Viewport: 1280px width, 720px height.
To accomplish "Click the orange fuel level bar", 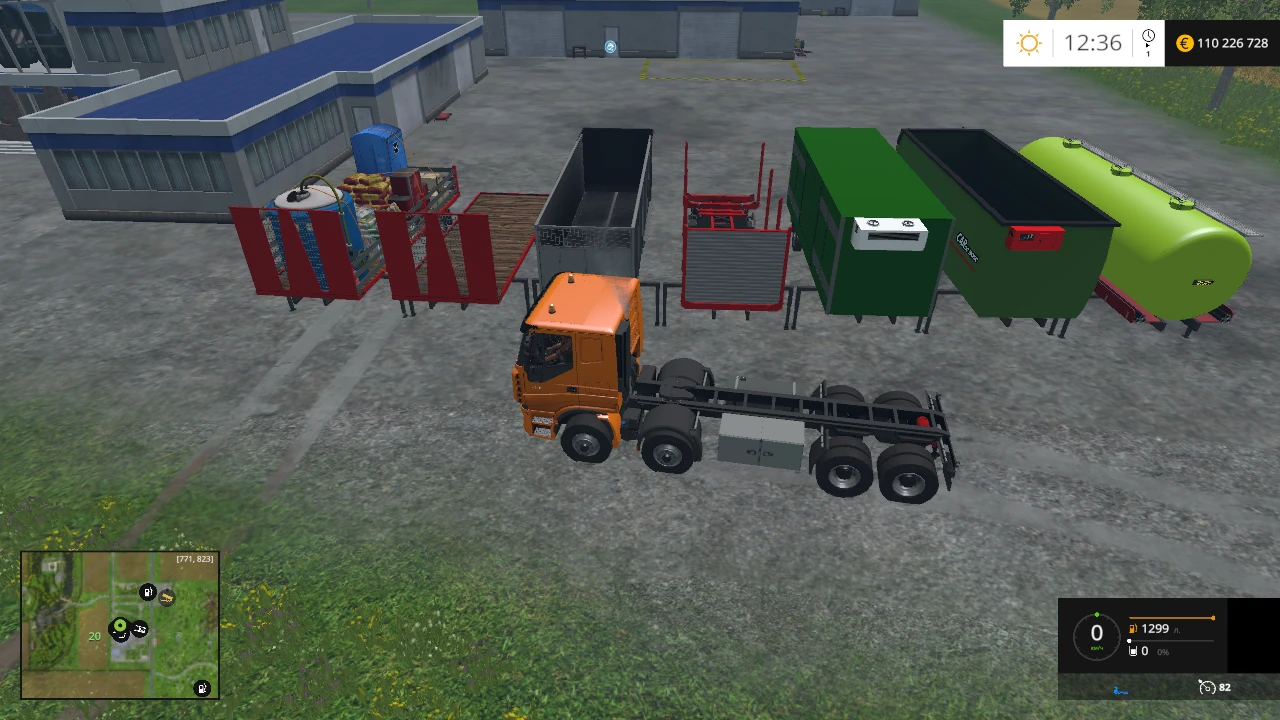I will point(1170,617).
